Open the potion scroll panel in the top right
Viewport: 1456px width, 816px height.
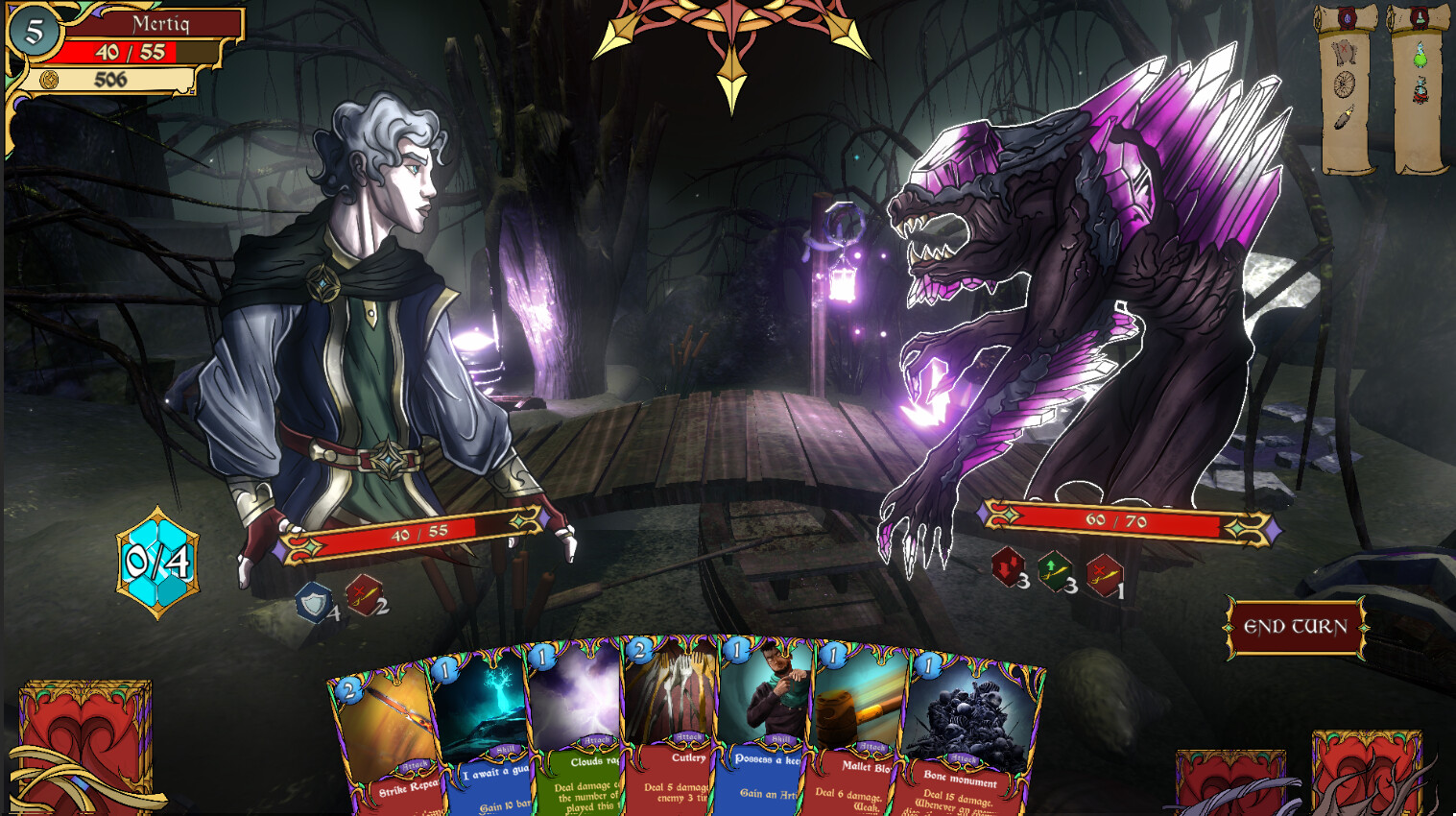coord(1419,17)
